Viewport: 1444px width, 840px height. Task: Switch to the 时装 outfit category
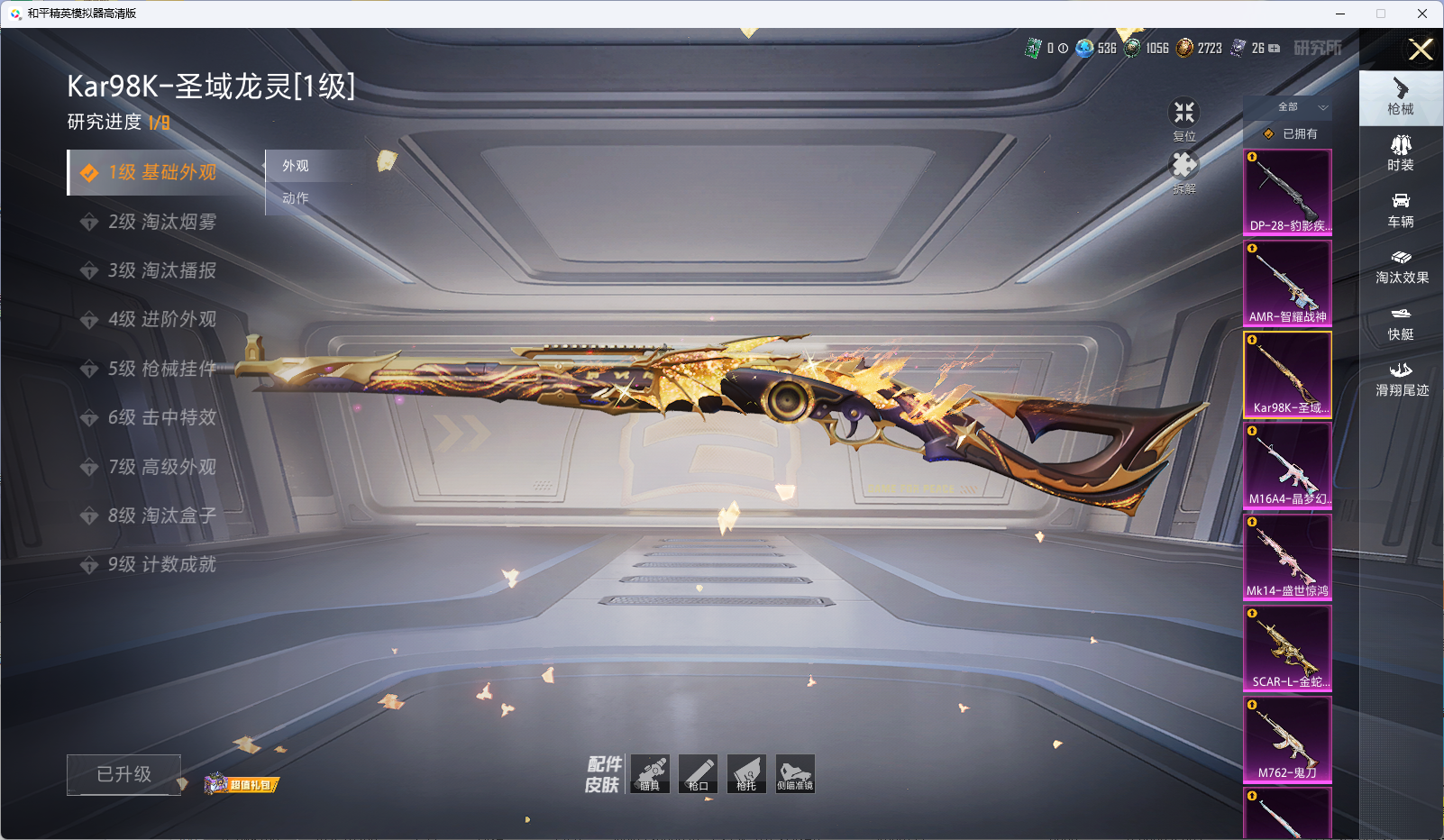click(x=1401, y=153)
